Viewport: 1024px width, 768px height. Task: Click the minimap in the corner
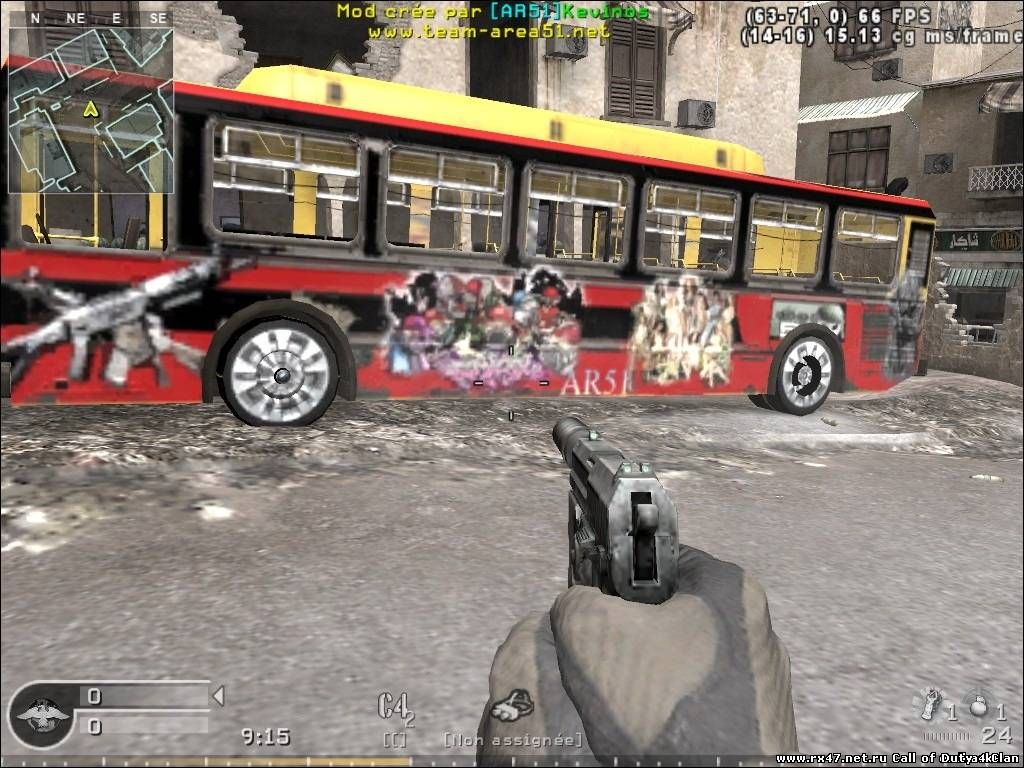click(x=91, y=110)
